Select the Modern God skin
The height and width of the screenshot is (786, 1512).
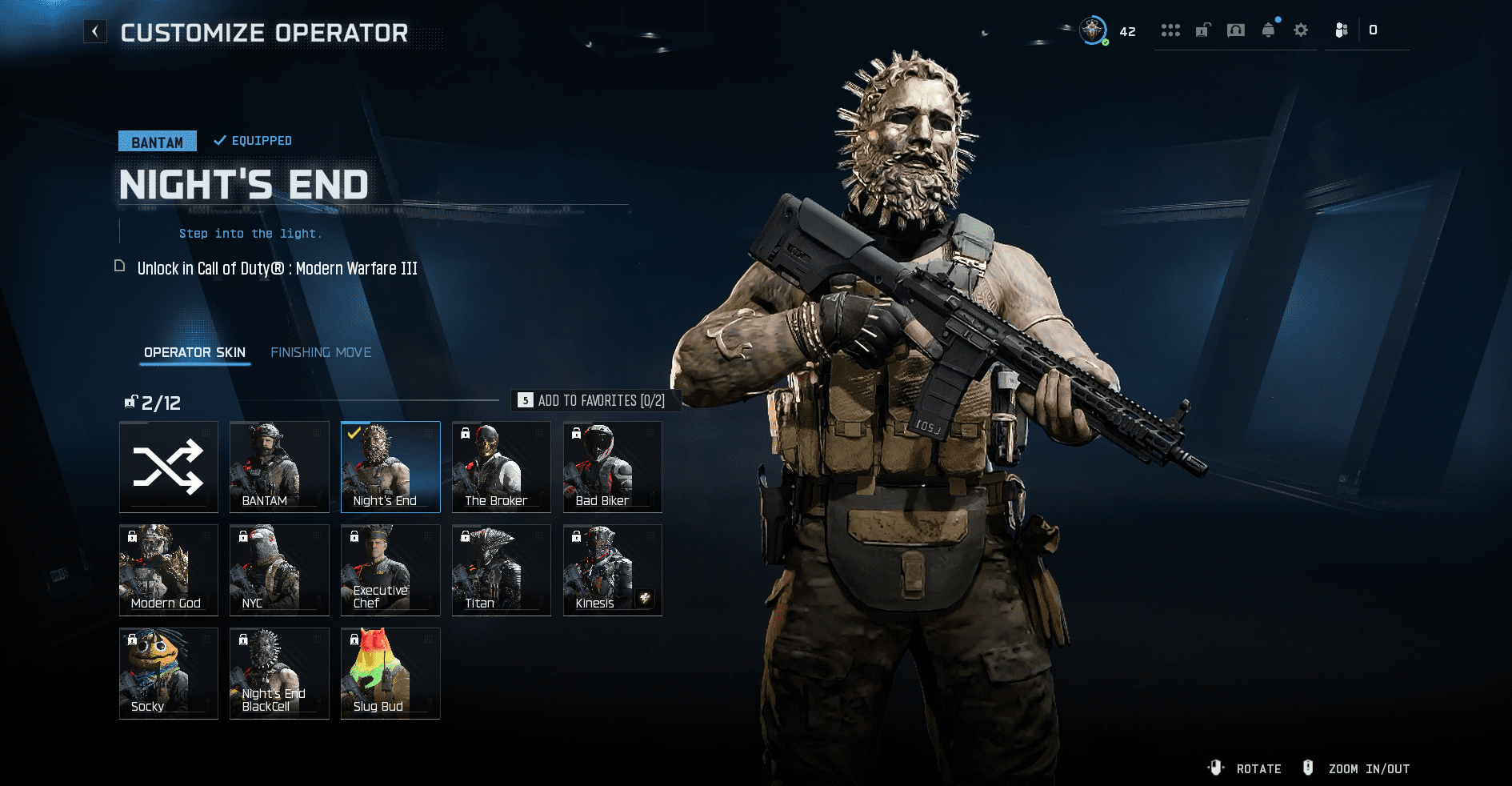tap(169, 570)
